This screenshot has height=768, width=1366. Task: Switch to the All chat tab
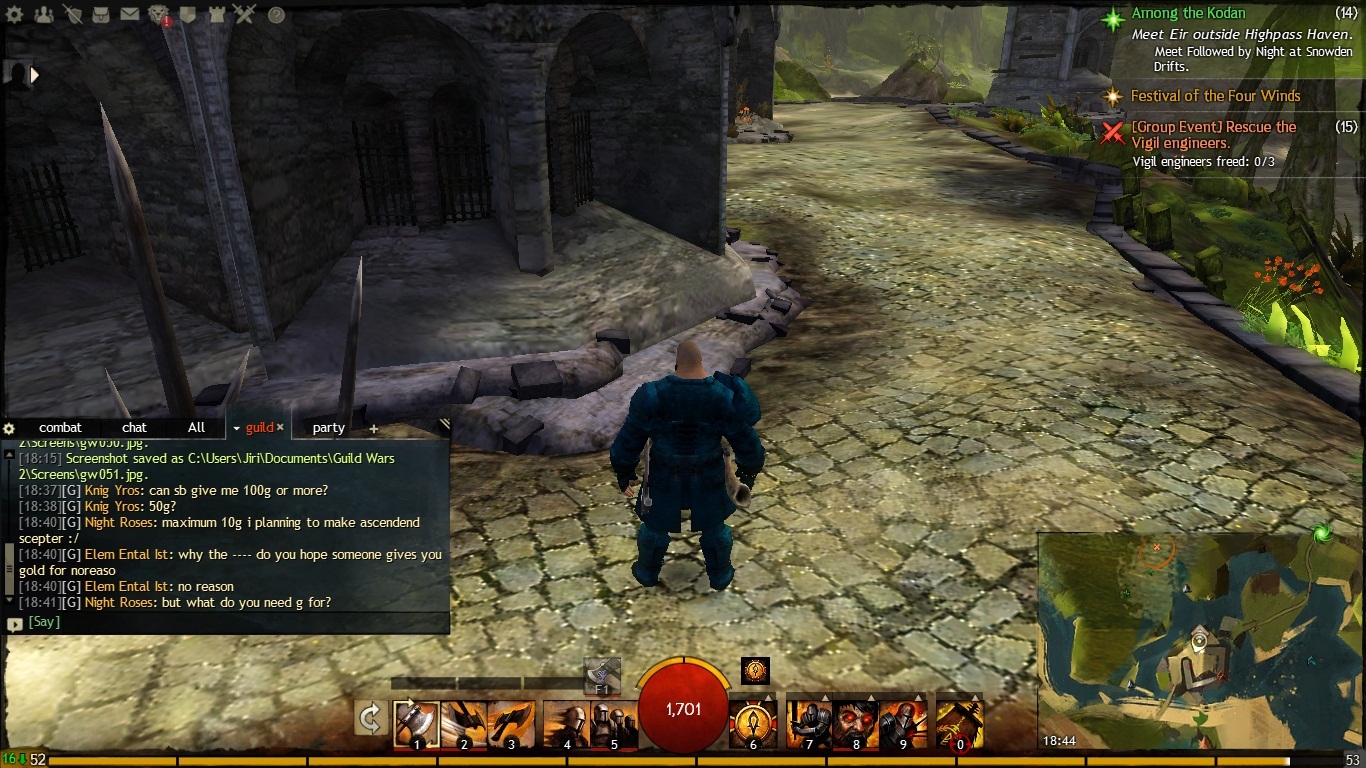tap(196, 428)
